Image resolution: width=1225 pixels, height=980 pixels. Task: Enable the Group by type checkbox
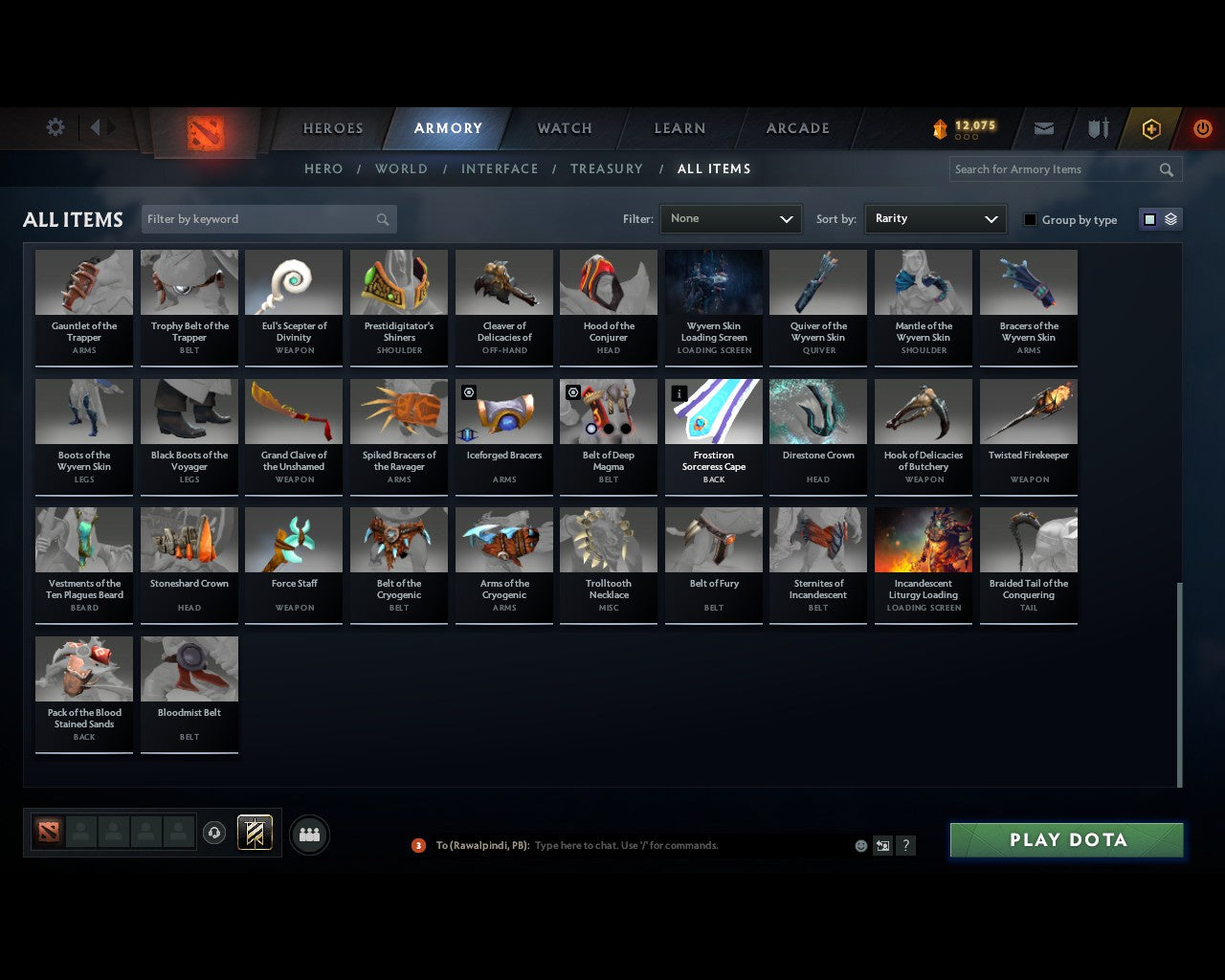(x=1030, y=219)
